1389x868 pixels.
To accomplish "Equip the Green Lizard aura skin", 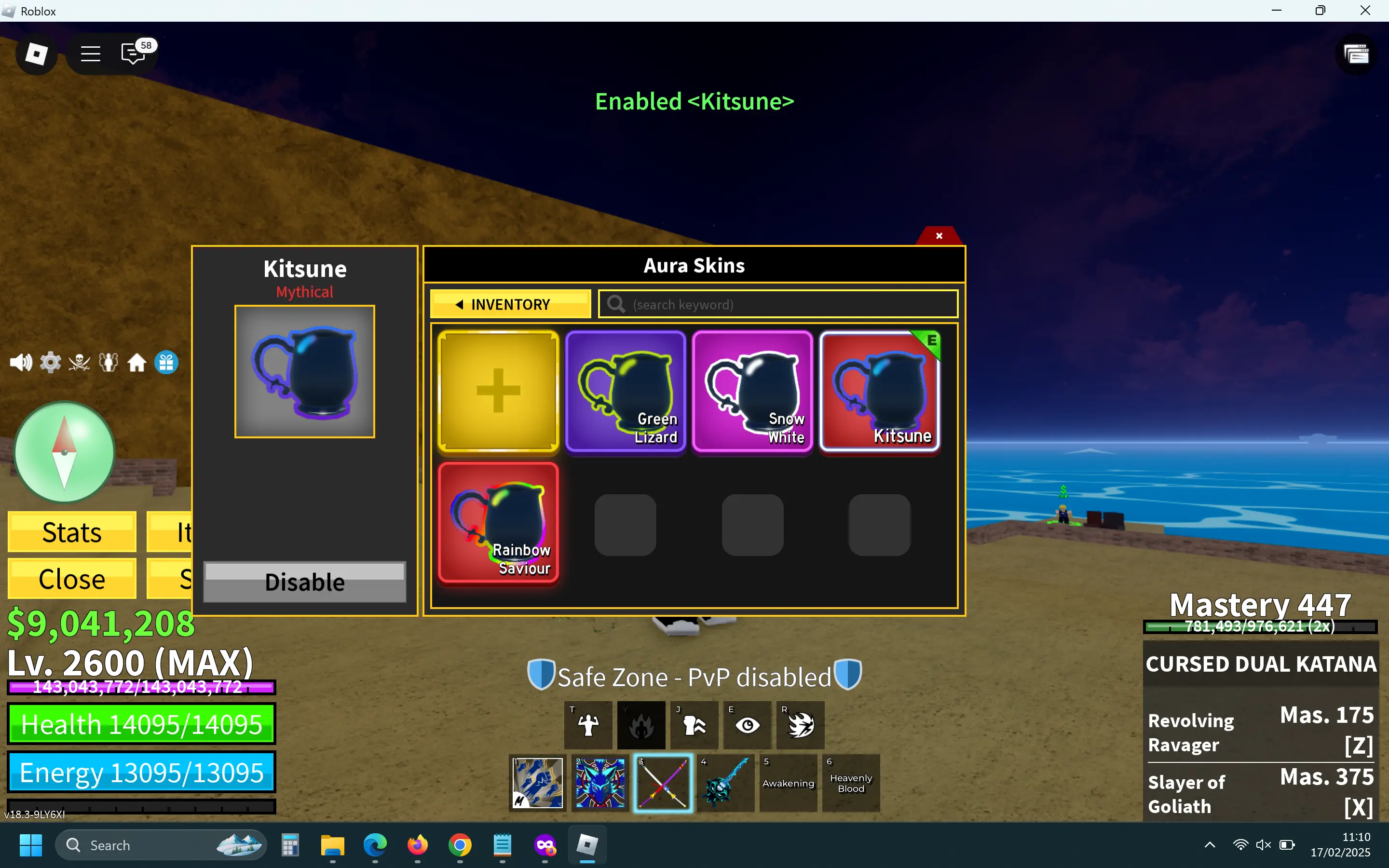I will tap(626, 392).
